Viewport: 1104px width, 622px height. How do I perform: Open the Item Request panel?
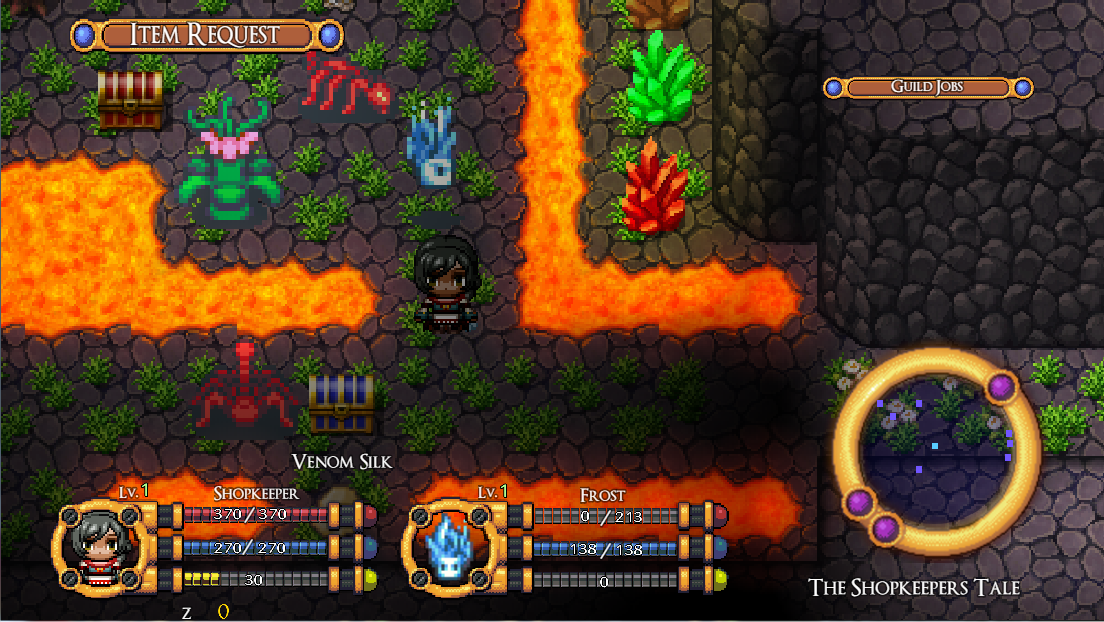click(207, 35)
